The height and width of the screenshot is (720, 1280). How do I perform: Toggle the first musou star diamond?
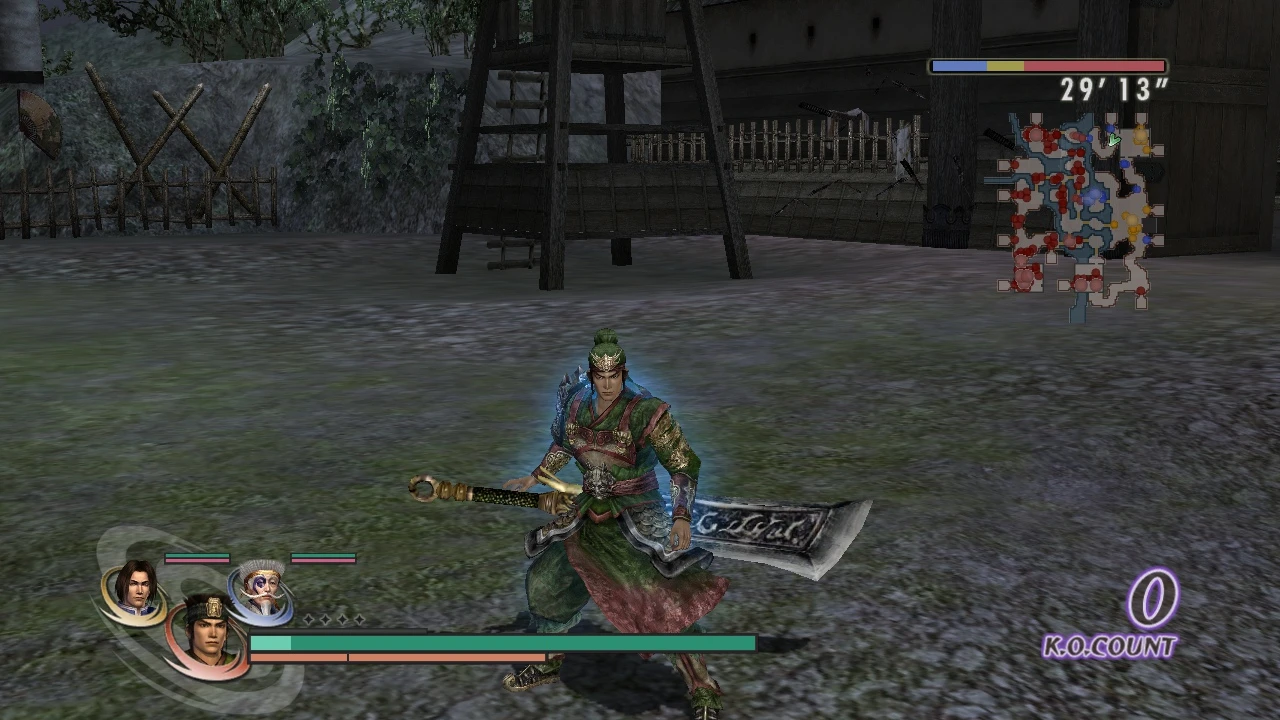[x=308, y=620]
